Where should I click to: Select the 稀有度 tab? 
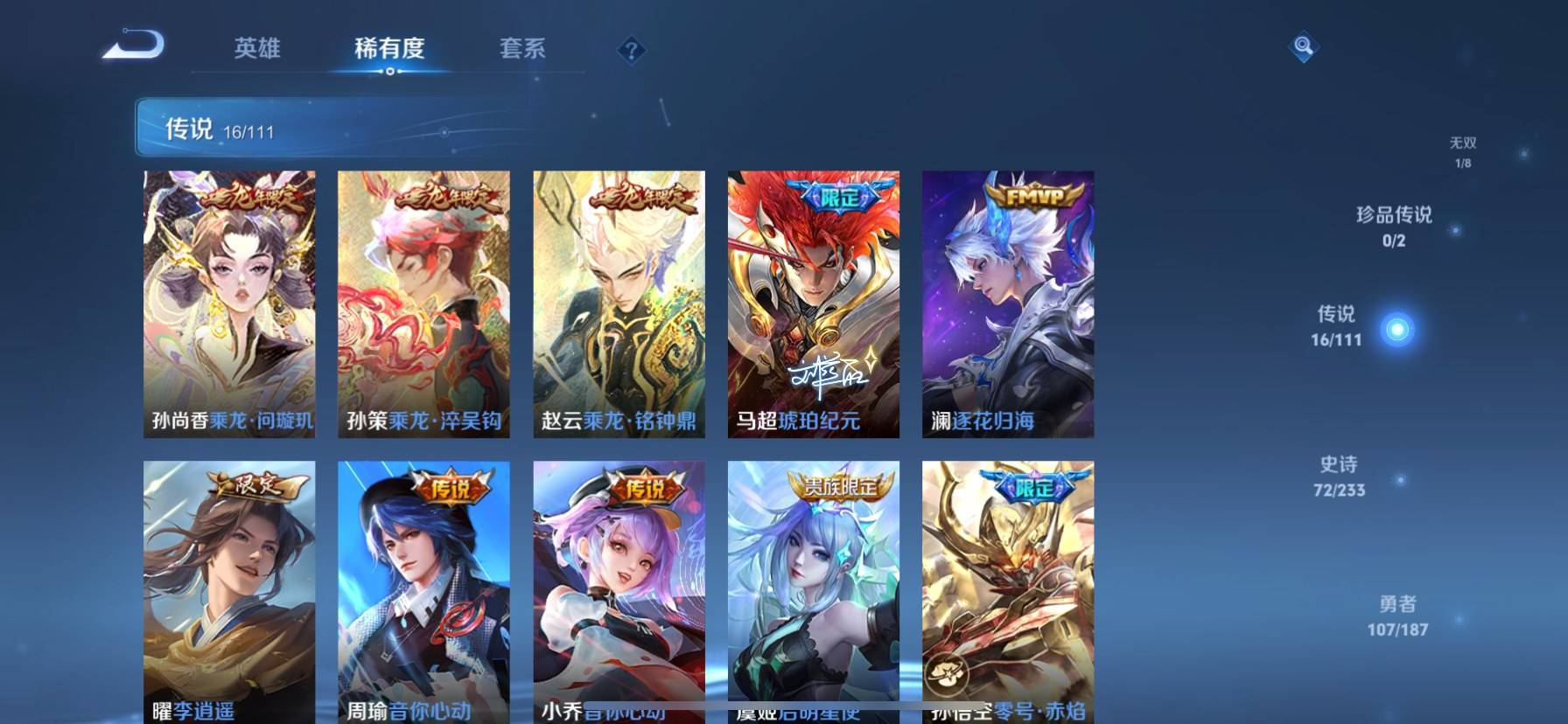tap(389, 48)
